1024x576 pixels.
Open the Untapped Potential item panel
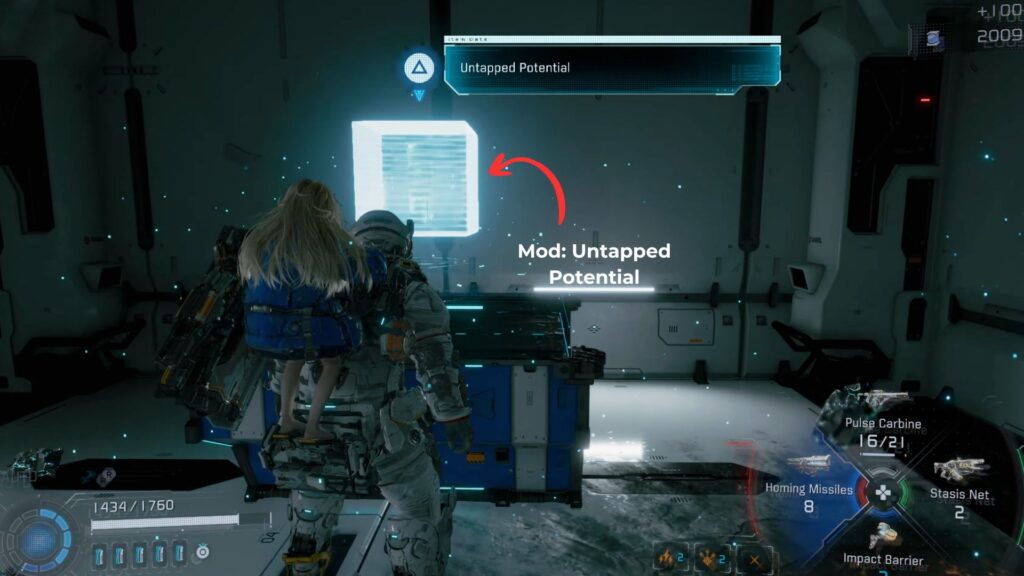click(612, 68)
